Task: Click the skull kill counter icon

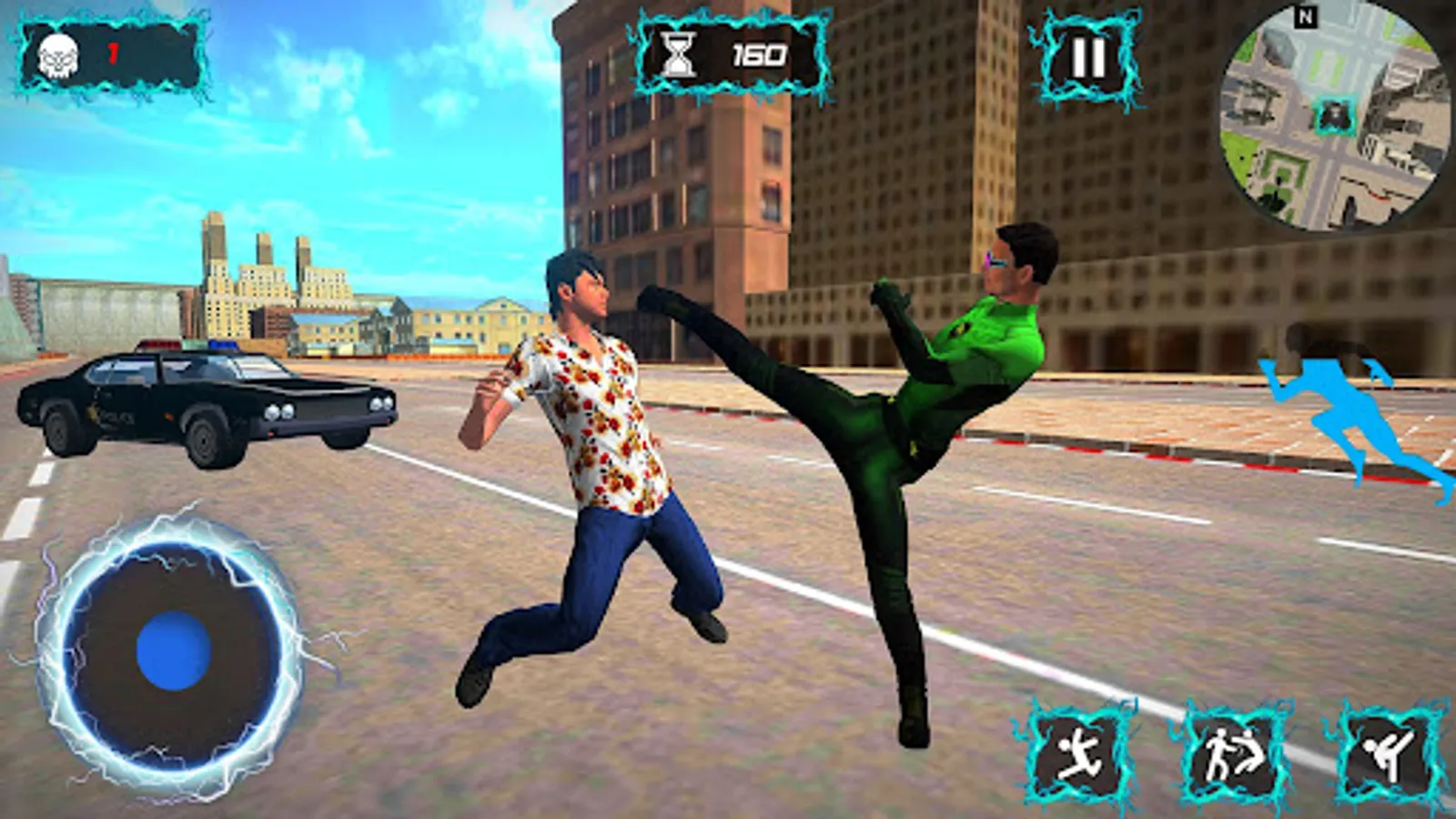Action: tap(59, 56)
